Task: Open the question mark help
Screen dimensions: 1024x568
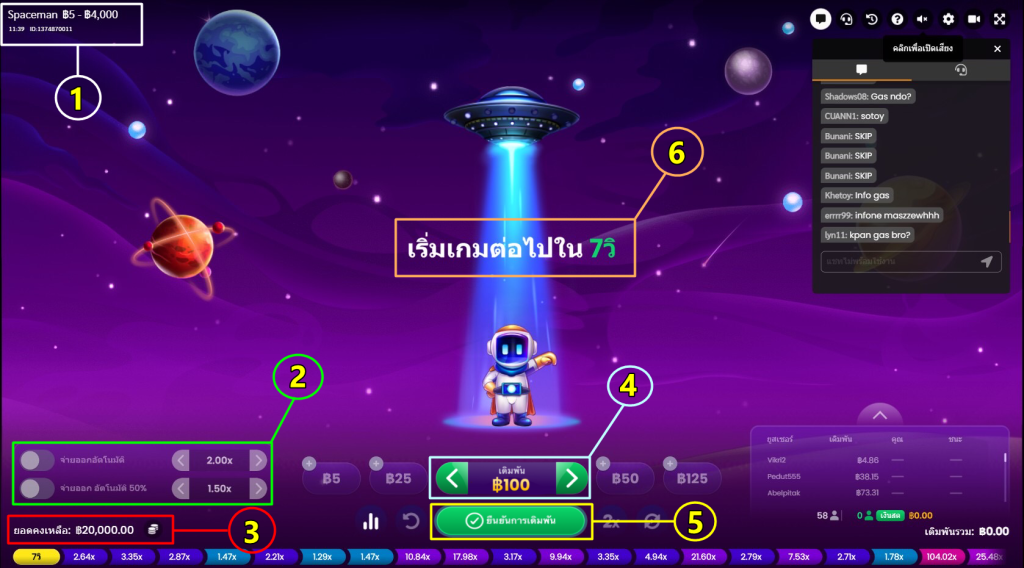Action: pos(897,19)
